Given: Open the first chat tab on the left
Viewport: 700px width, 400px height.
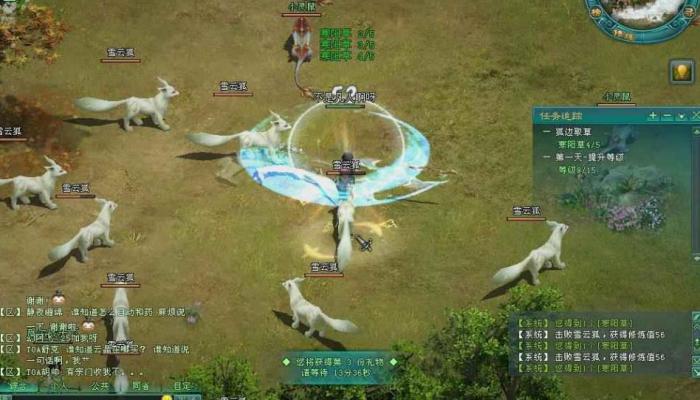Looking at the screenshot, I should (18, 385).
